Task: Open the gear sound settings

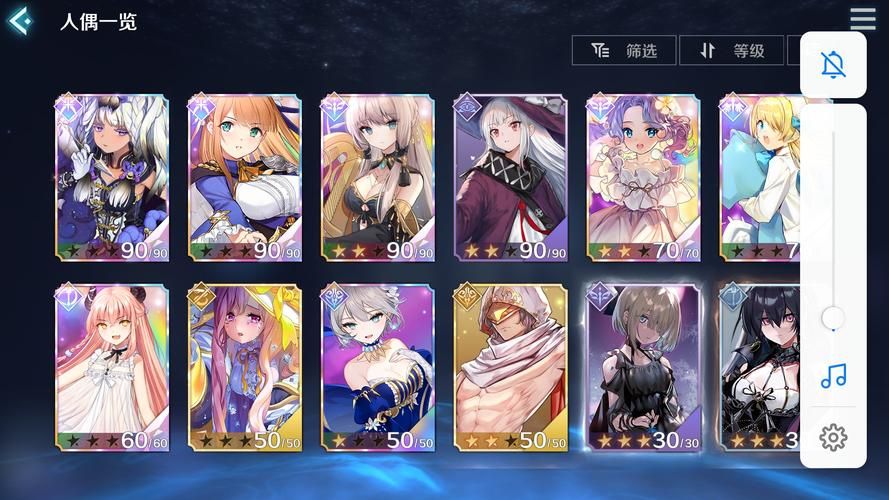Action: tap(833, 437)
